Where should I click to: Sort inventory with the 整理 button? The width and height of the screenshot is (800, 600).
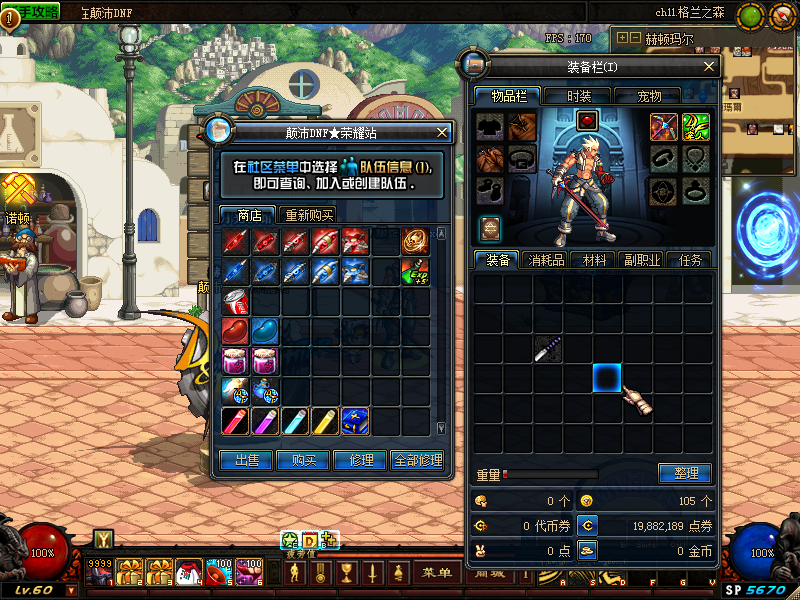685,473
